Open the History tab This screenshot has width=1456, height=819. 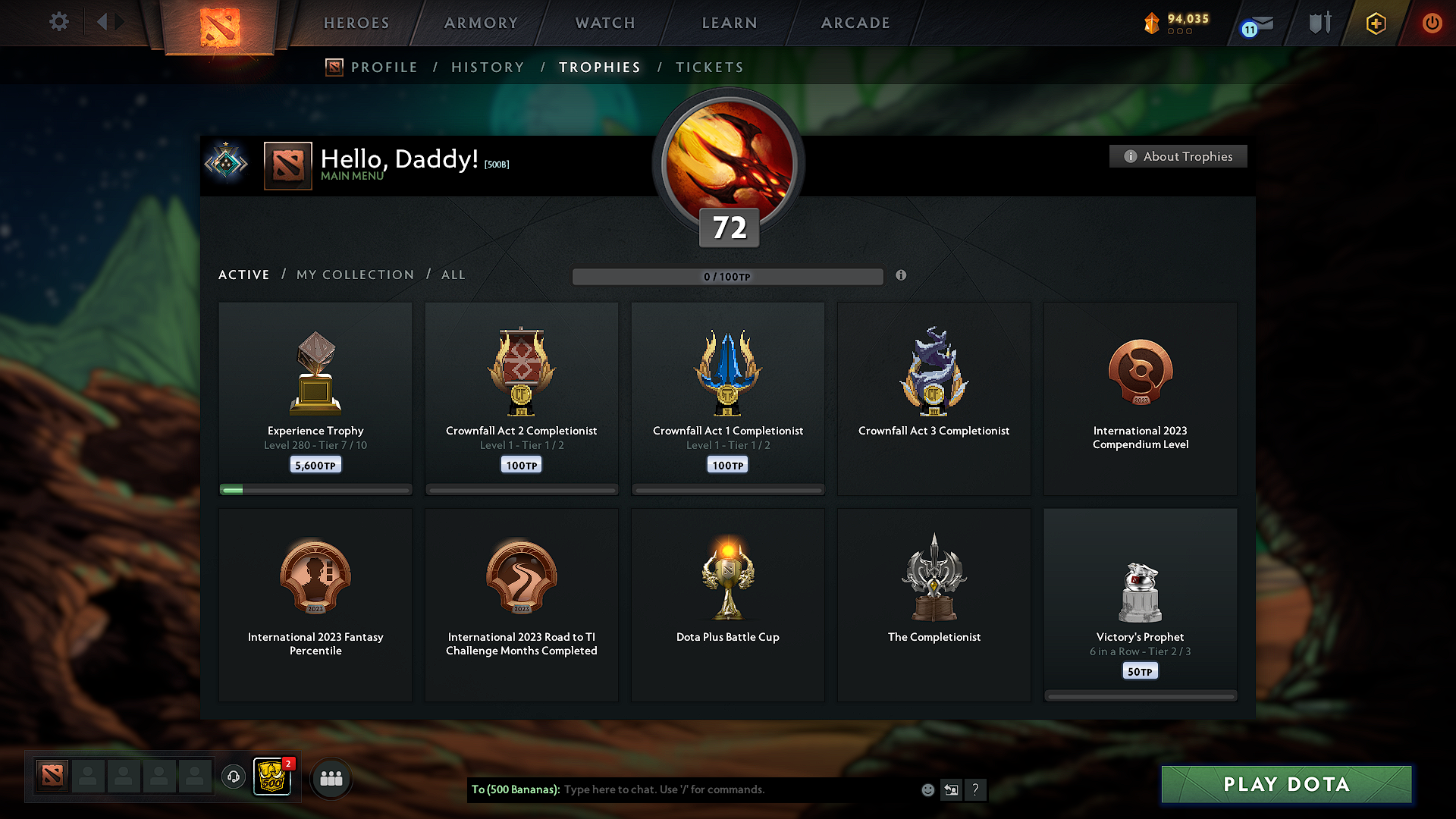click(x=488, y=67)
